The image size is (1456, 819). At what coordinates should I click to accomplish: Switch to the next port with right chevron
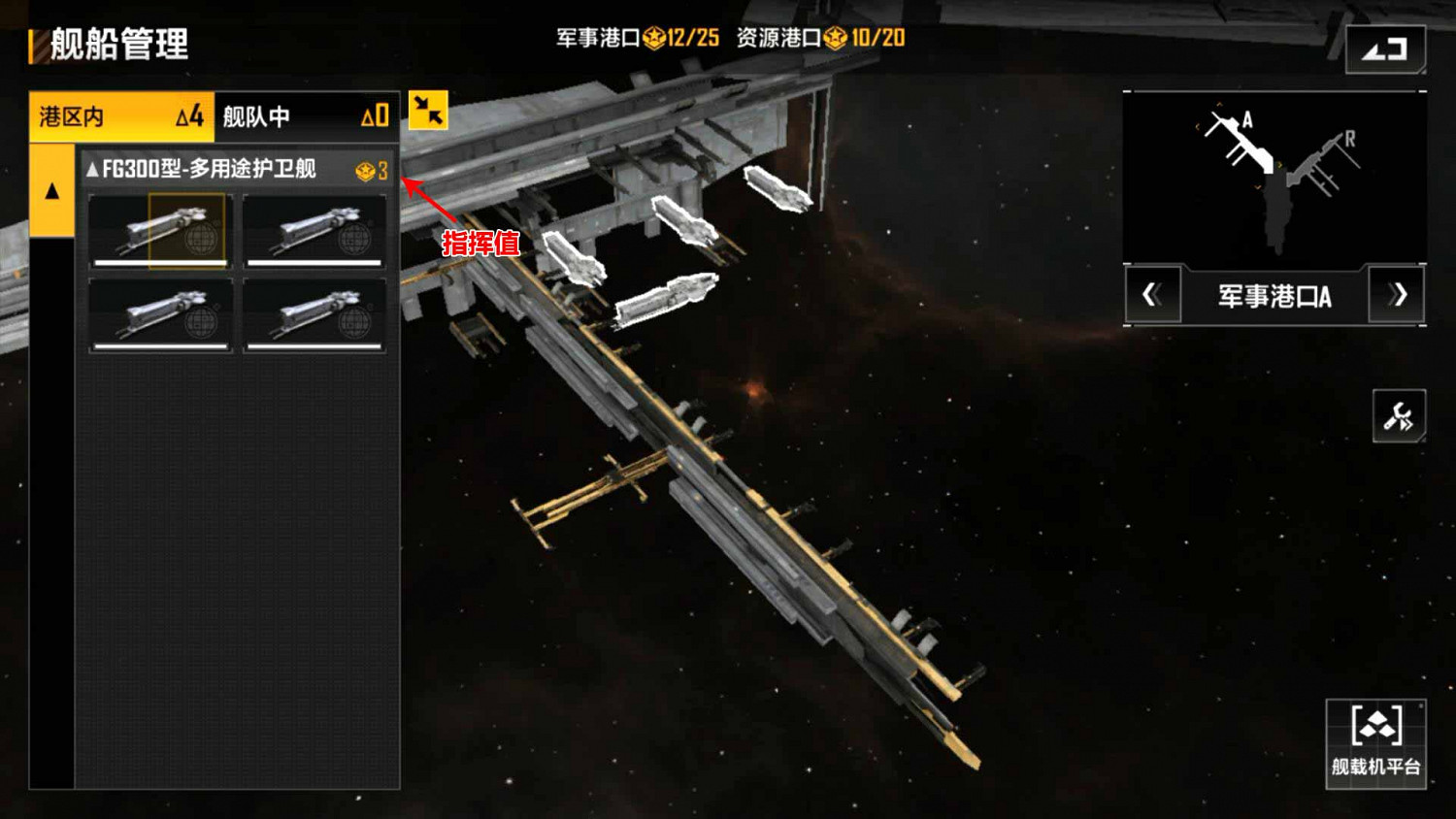click(x=1397, y=295)
